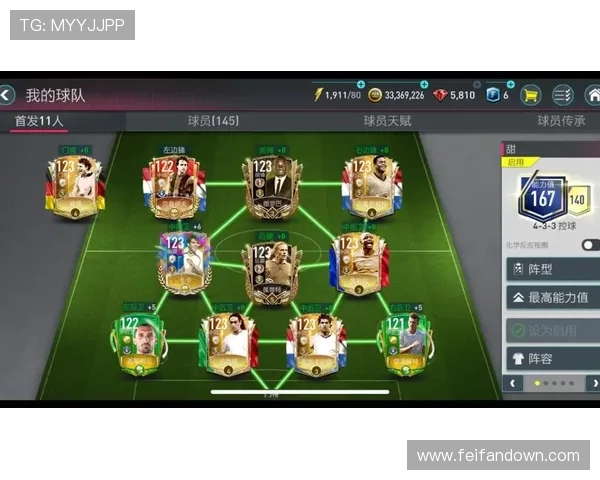Open the shopping cart store

tap(530, 96)
